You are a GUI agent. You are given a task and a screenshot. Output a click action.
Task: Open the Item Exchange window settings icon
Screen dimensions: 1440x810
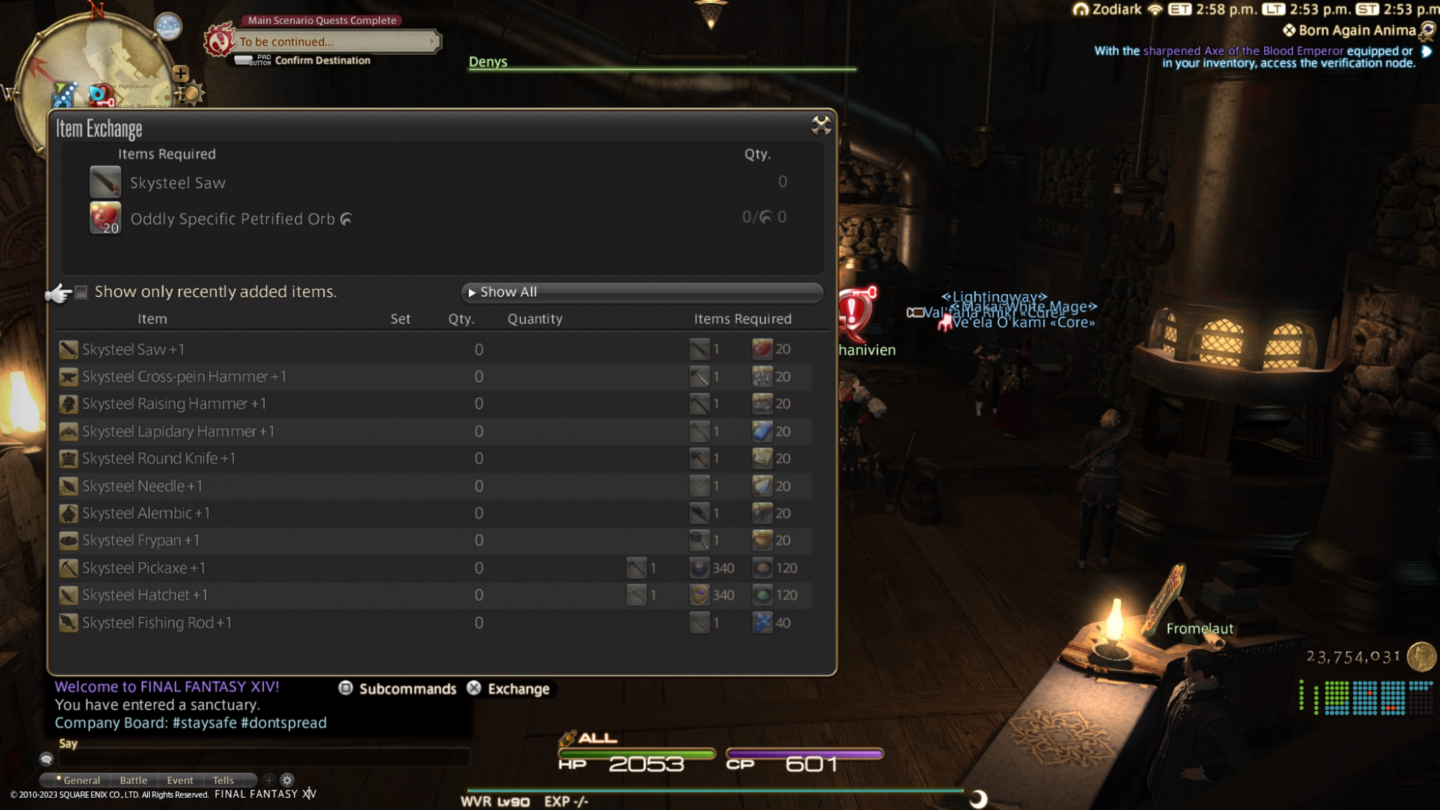(x=822, y=126)
